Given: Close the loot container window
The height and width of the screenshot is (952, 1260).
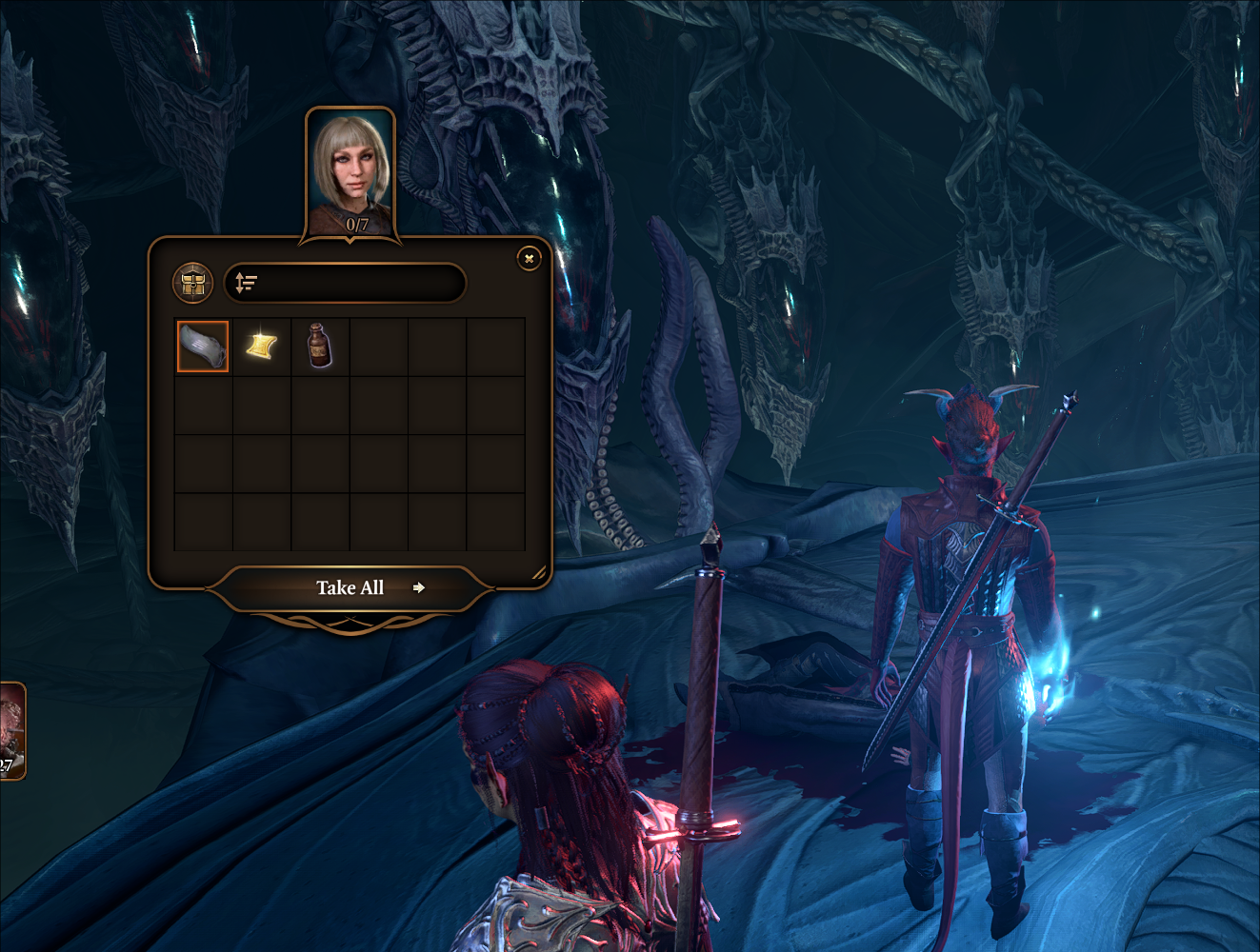Looking at the screenshot, I should pos(529,258).
